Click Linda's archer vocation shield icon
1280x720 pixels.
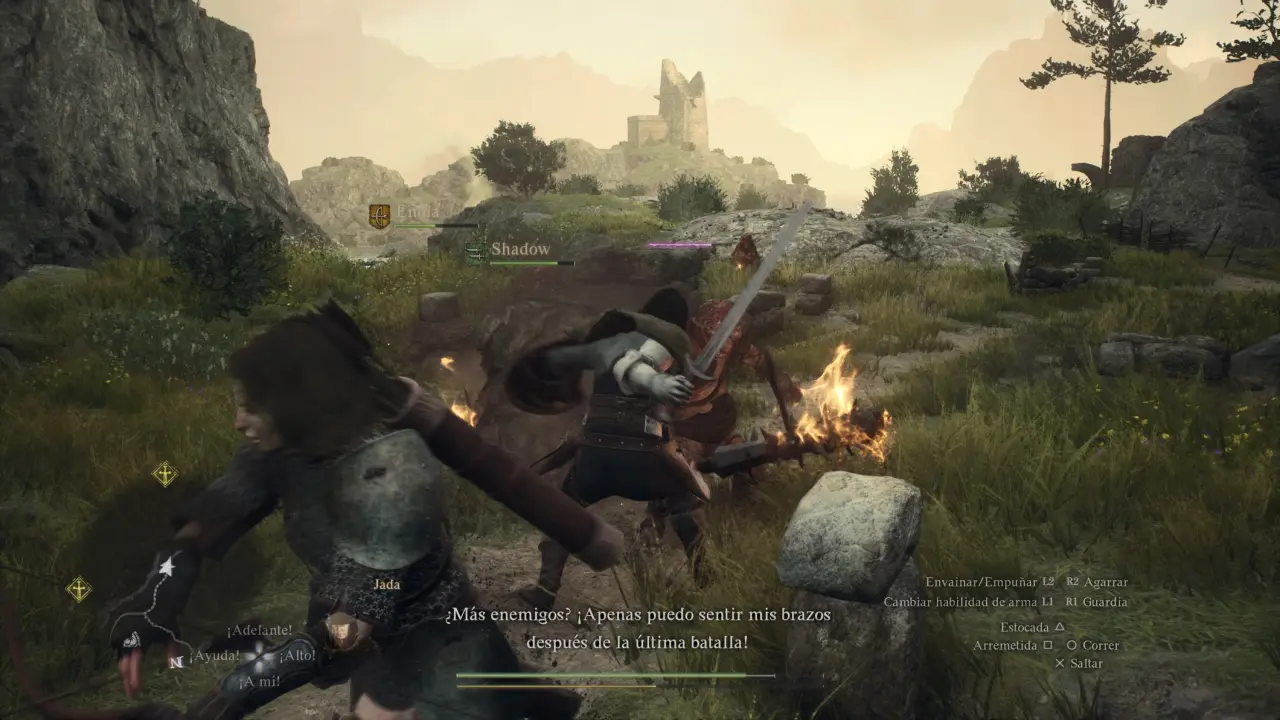379,215
